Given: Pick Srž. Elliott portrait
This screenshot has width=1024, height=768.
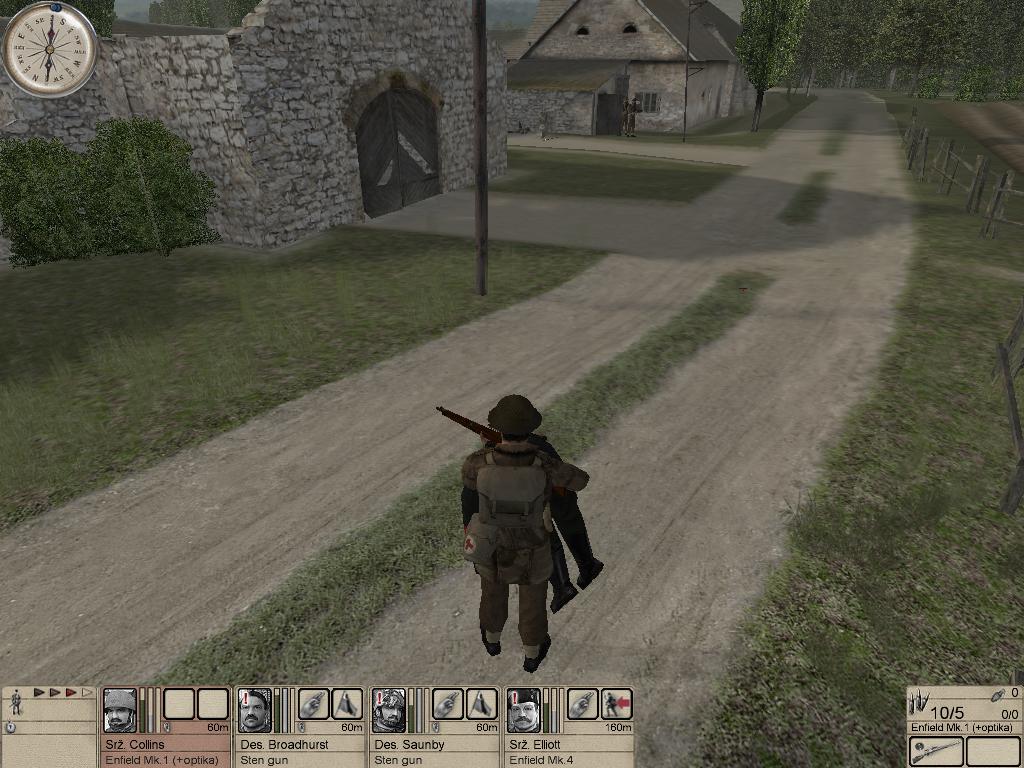Looking at the screenshot, I should (522, 710).
